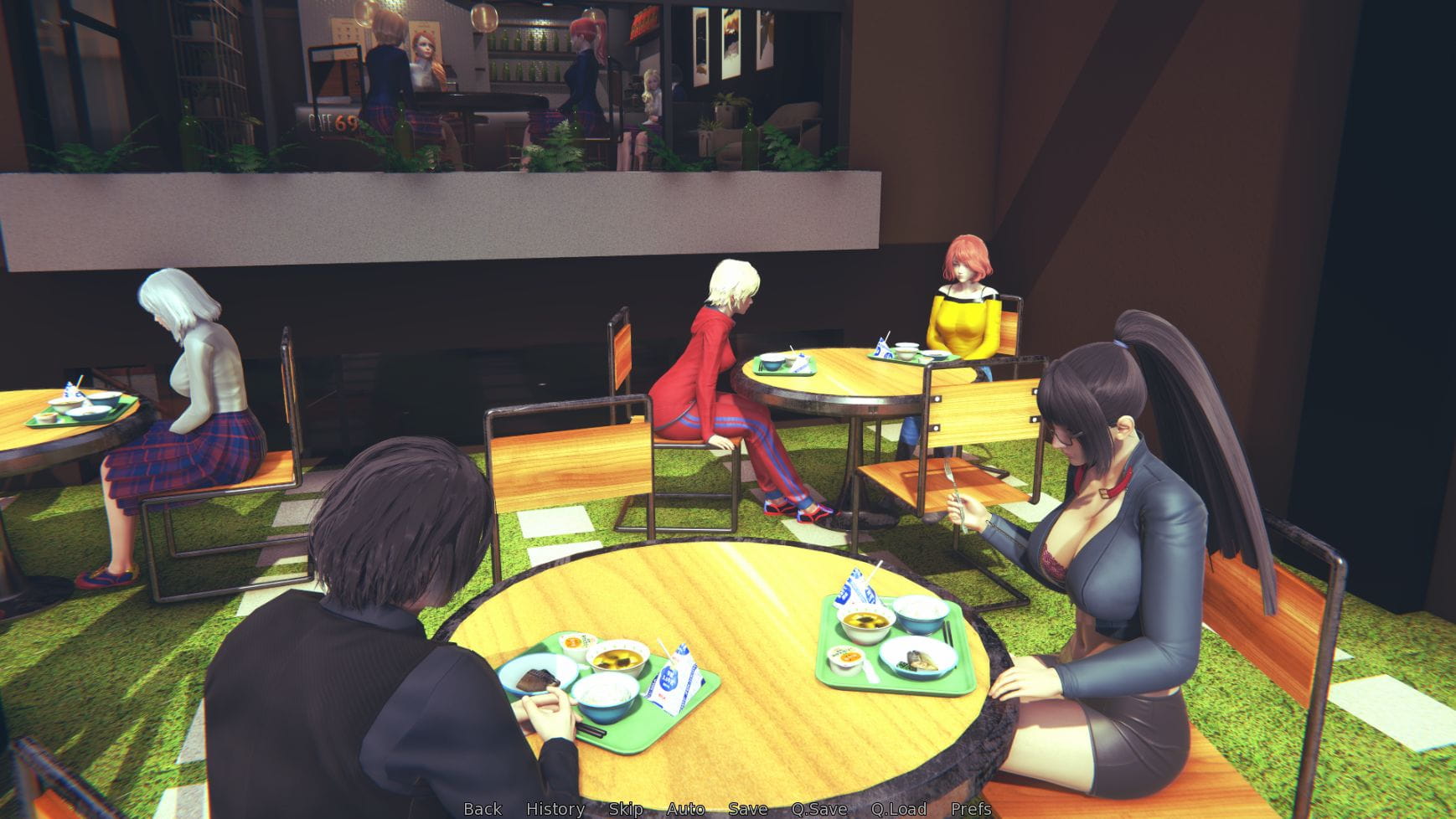Click Back to rewind the dialogue
Viewport: 1456px width, 819px height.
(x=482, y=809)
